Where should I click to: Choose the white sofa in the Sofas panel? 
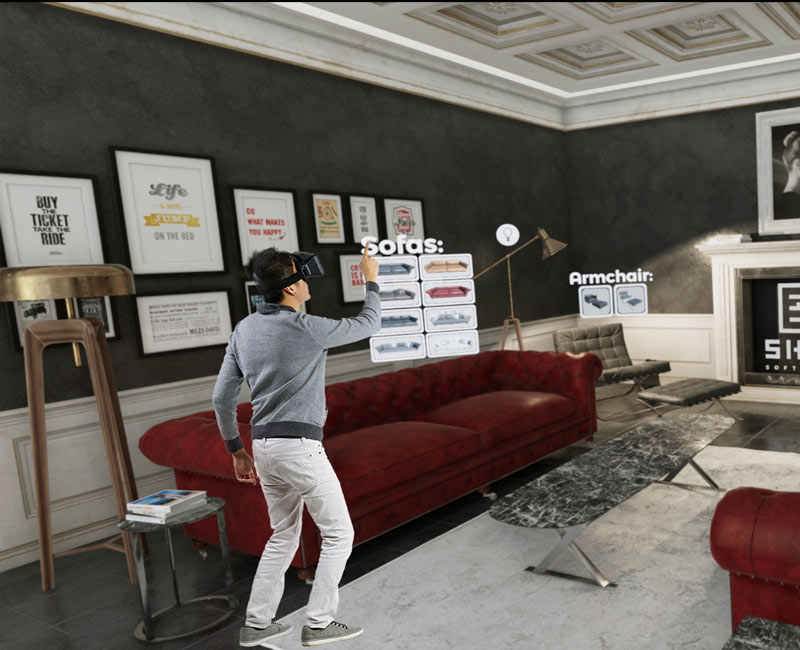(x=452, y=344)
